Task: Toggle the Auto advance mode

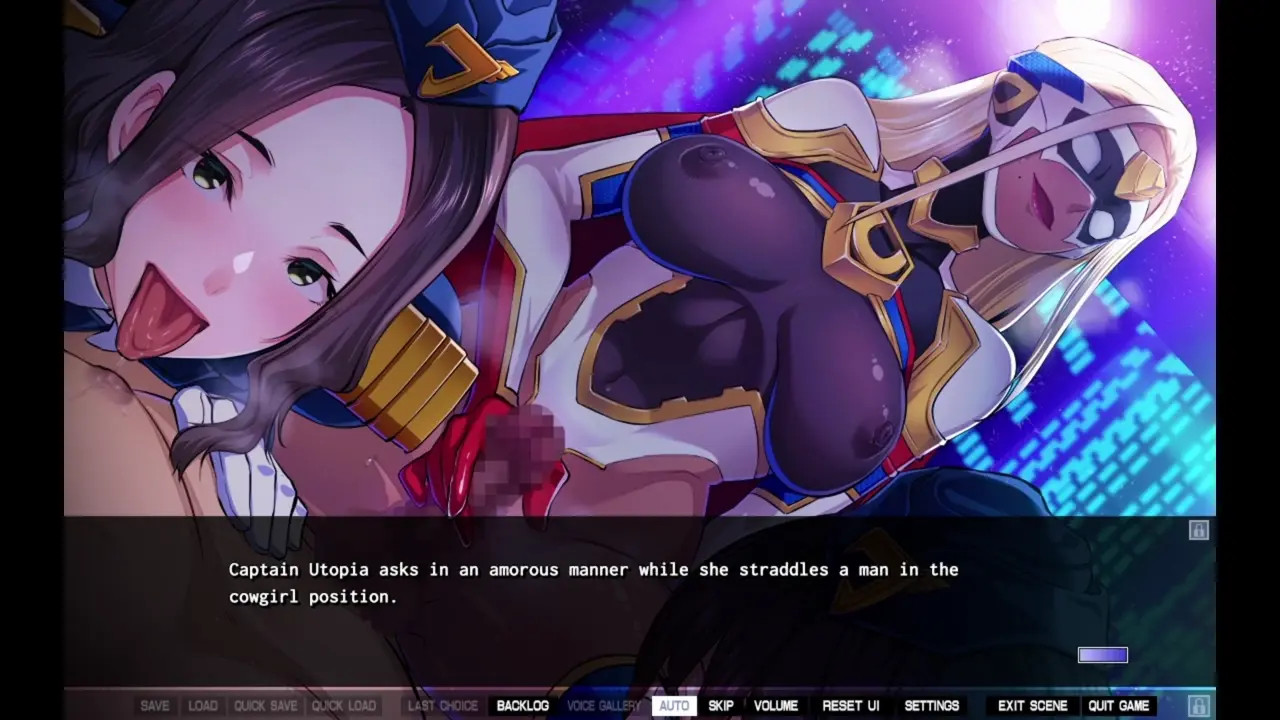Action: click(x=674, y=705)
